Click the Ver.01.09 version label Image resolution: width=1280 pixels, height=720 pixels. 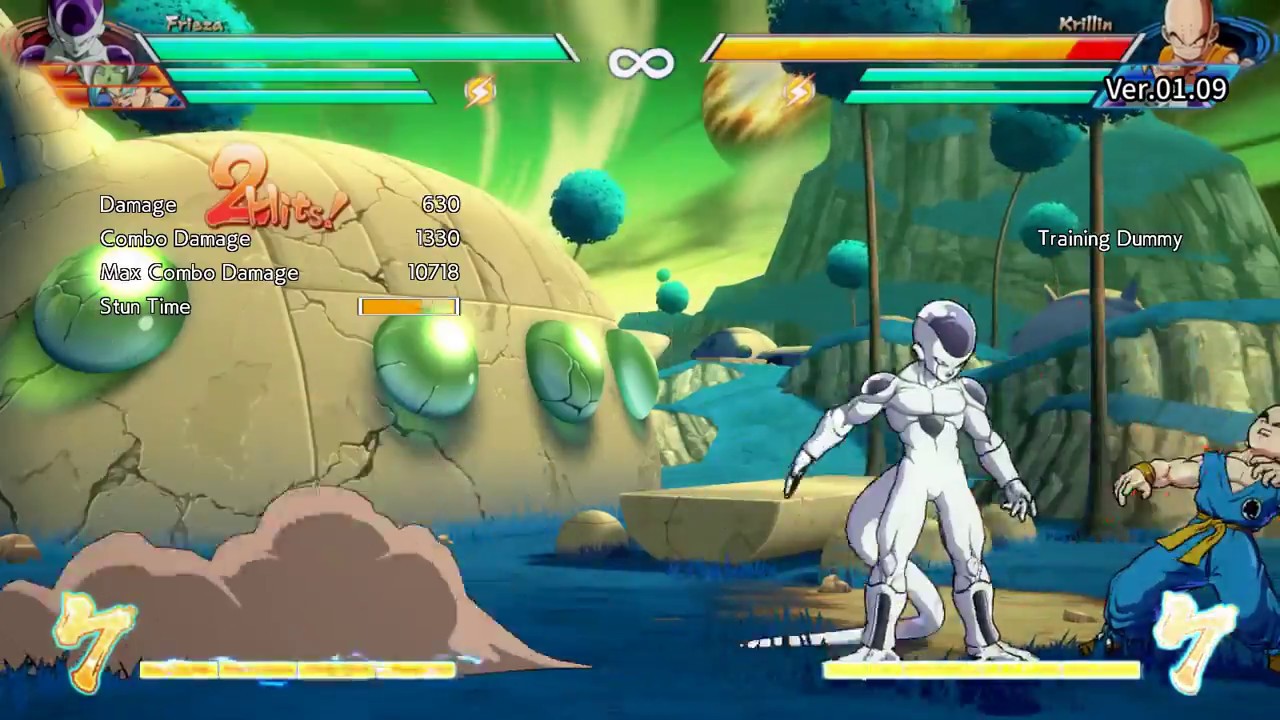click(1166, 90)
